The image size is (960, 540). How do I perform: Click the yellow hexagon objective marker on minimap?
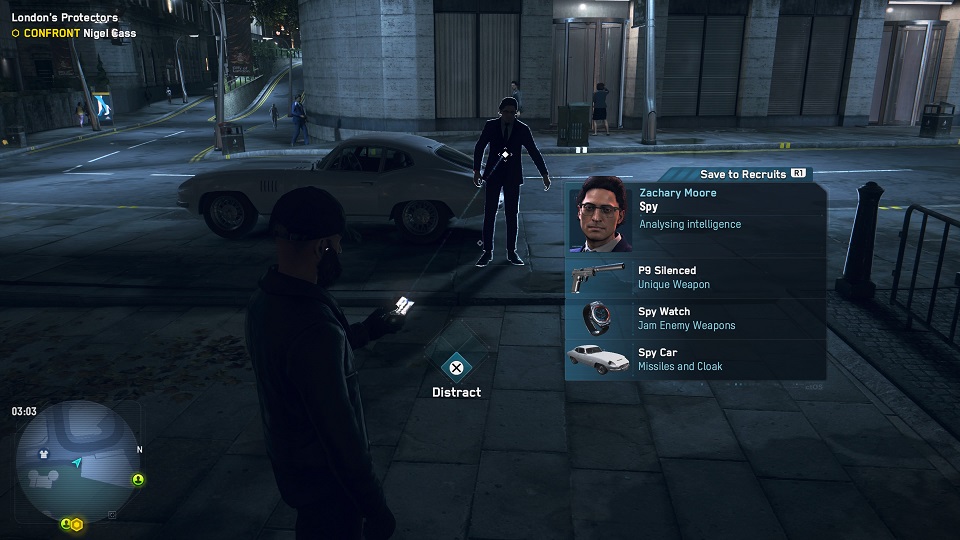point(76,524)
